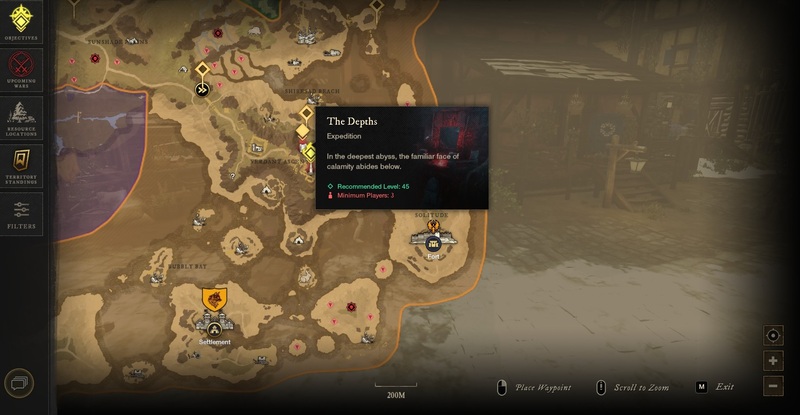Image resolution: width=800 pixels, height=415 pixels.
Task: Zoom out with the minus button
Action: (773, 386)
